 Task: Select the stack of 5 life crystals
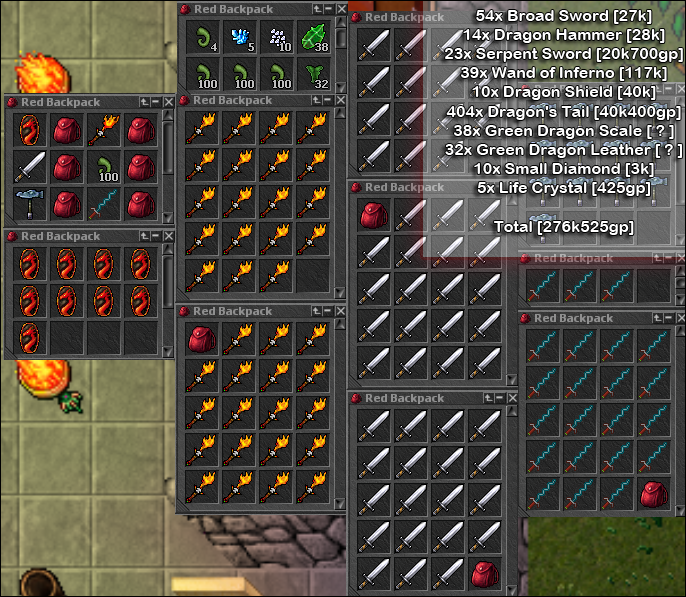pos(239,38)
